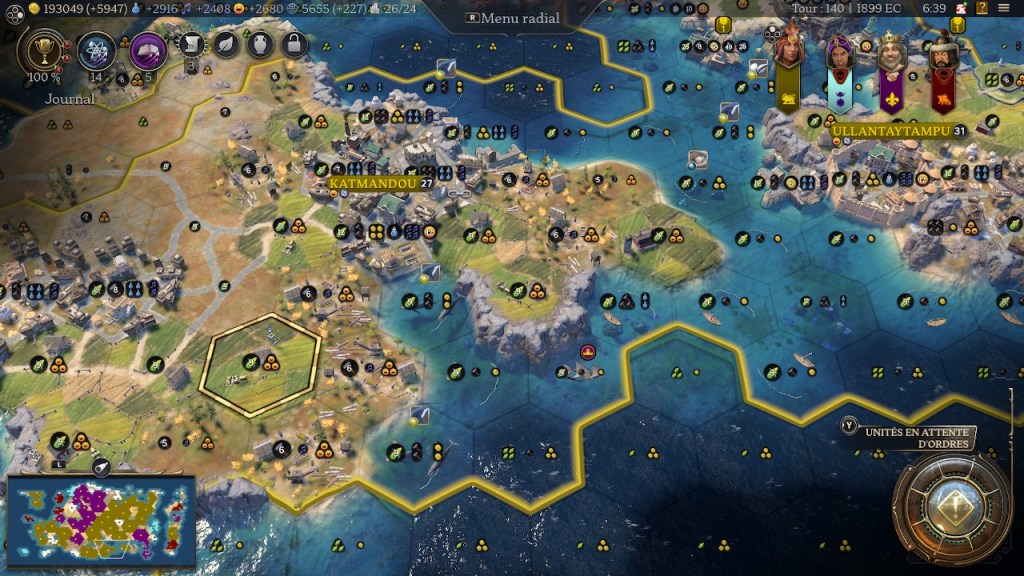Open the science research tree
Viewport: 1024px width, 576px height.
tap(97, 49)
